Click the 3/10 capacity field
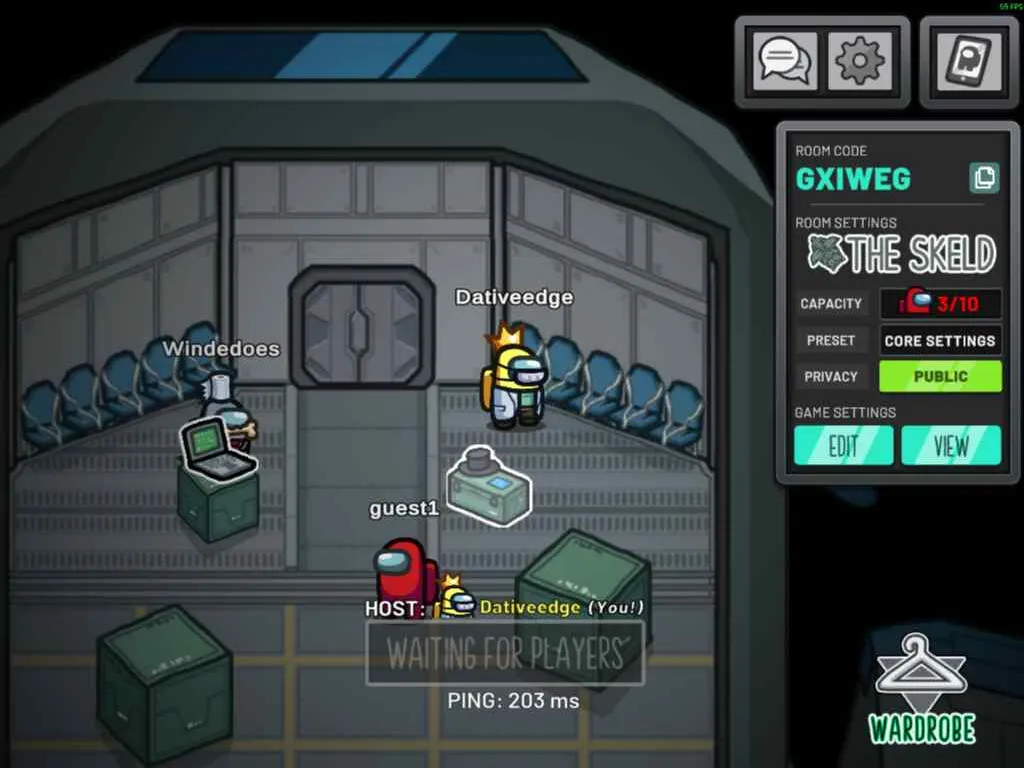The width and height of the screenshot is (1024, 768). tap(940, 303)
